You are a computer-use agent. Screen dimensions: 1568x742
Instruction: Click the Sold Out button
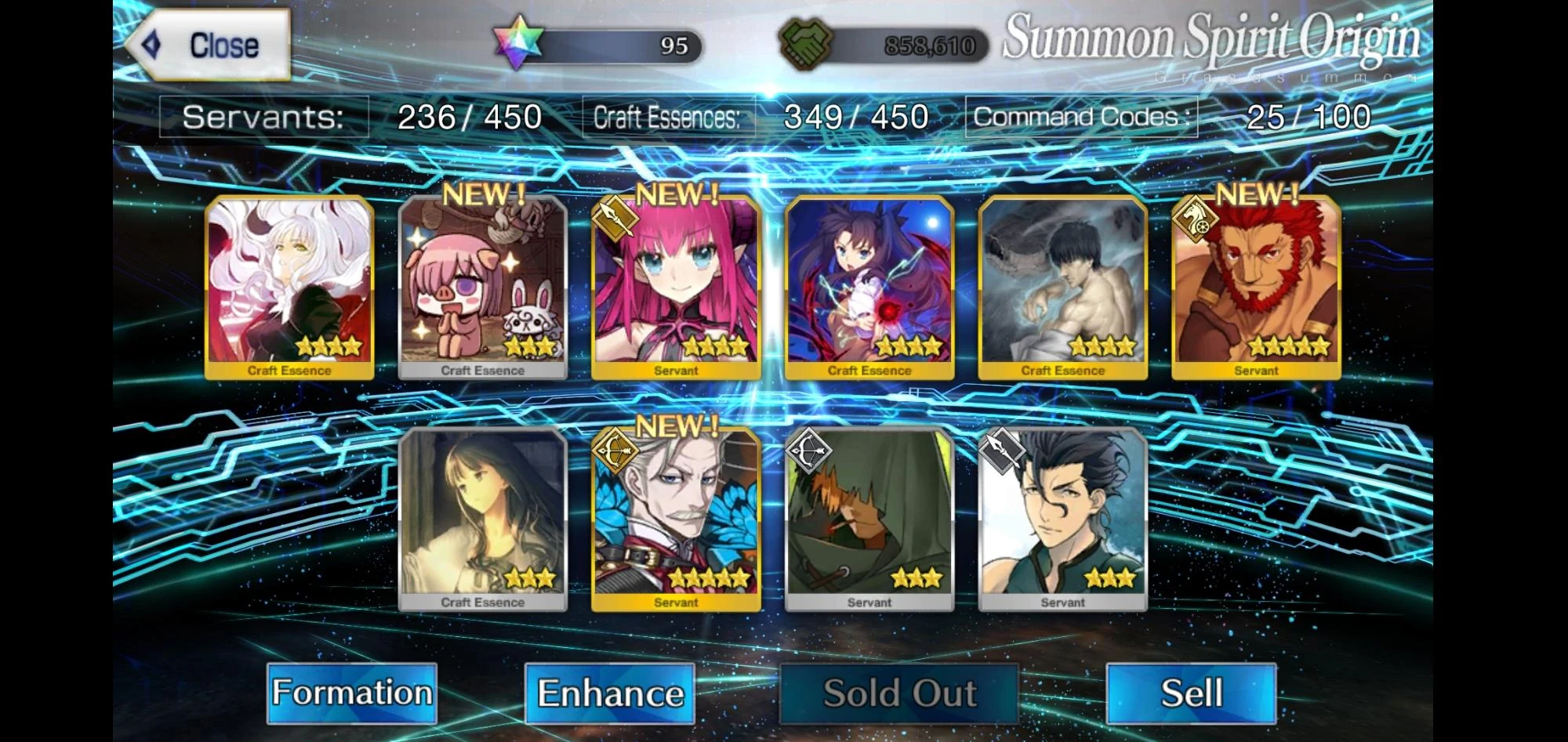coord(898,692)
